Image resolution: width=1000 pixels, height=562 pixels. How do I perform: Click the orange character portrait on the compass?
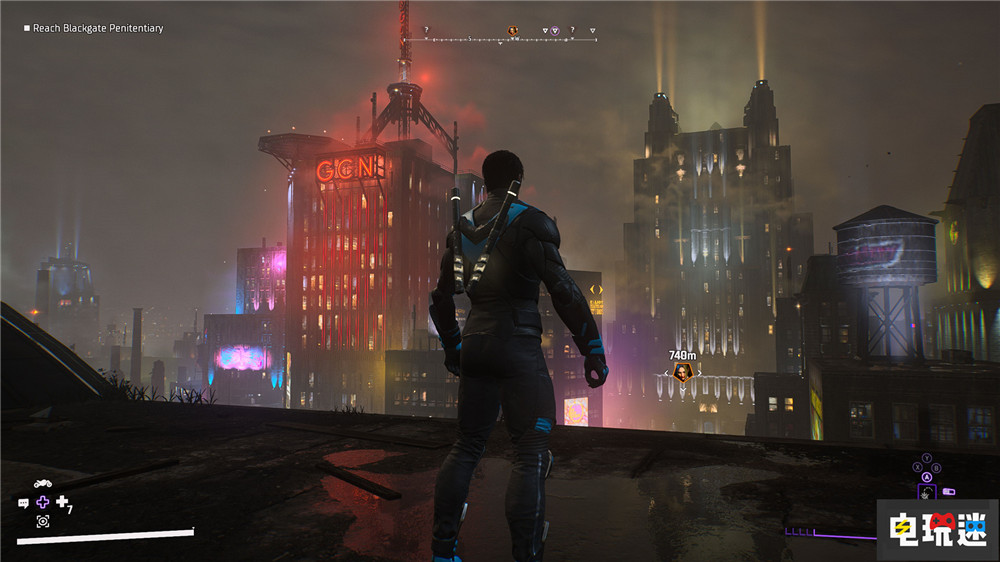pyautogui.click(x=513, y=31)
